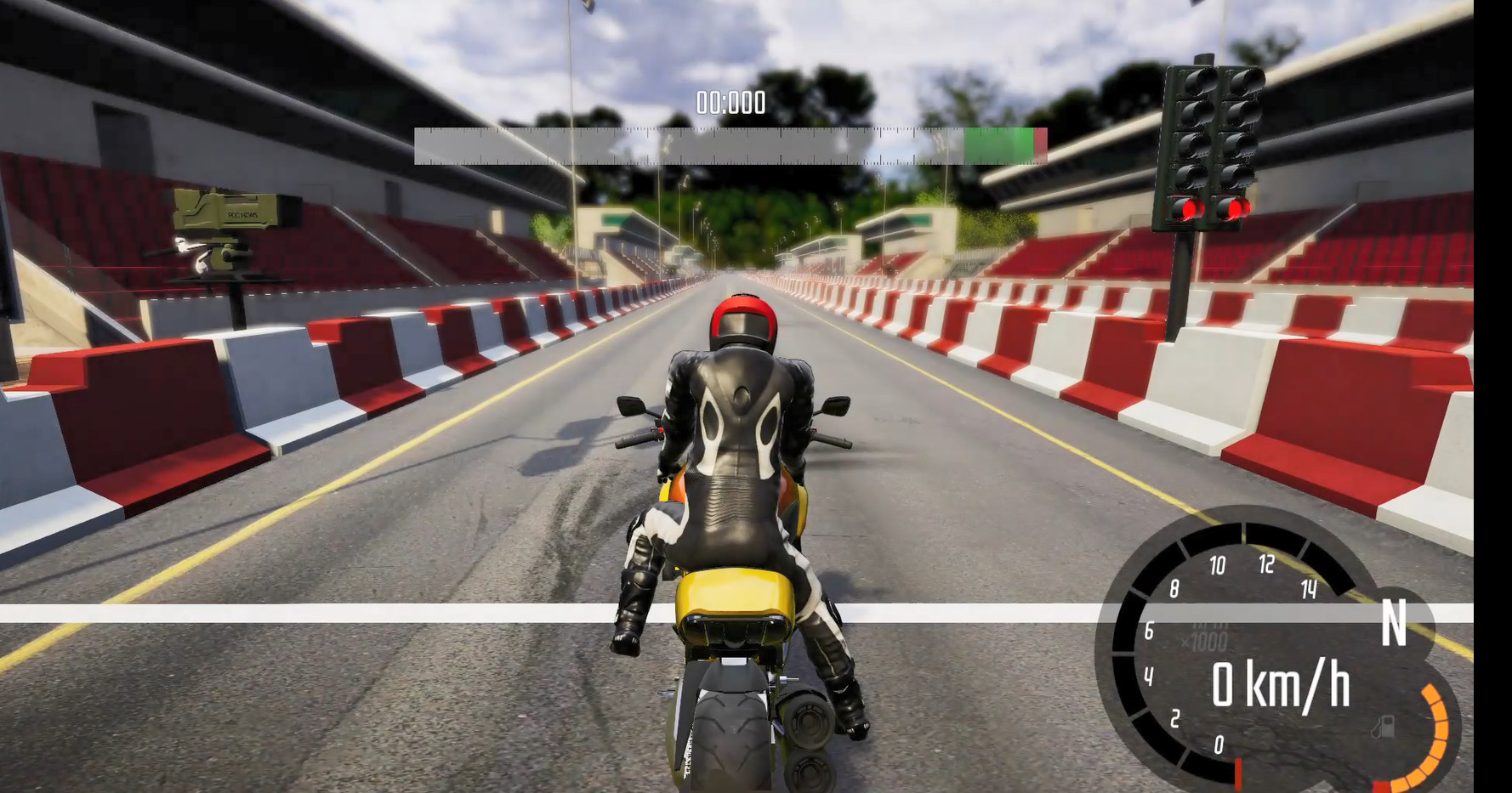
Task: Click the 'N' gear display to cycle gears
Action: click(x=1395, y=624)
